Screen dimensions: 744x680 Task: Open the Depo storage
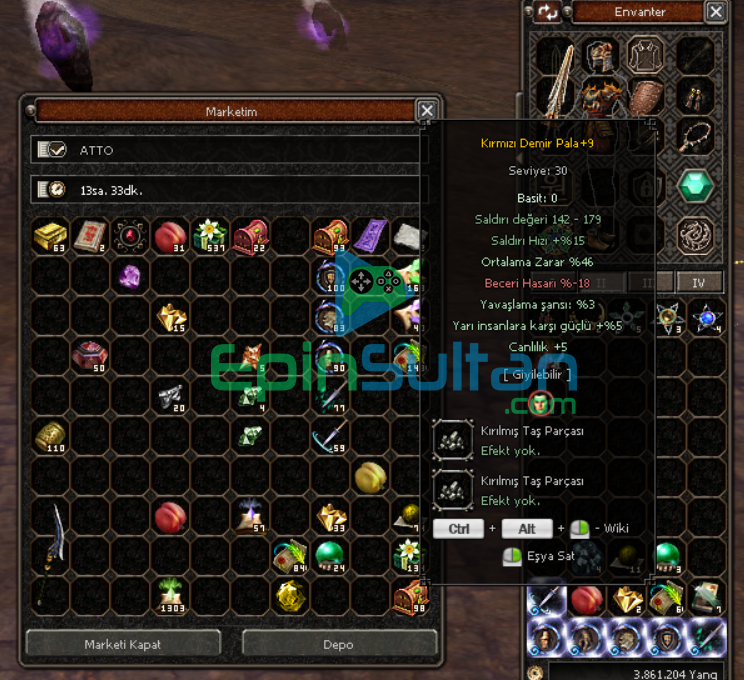[338, 644]
